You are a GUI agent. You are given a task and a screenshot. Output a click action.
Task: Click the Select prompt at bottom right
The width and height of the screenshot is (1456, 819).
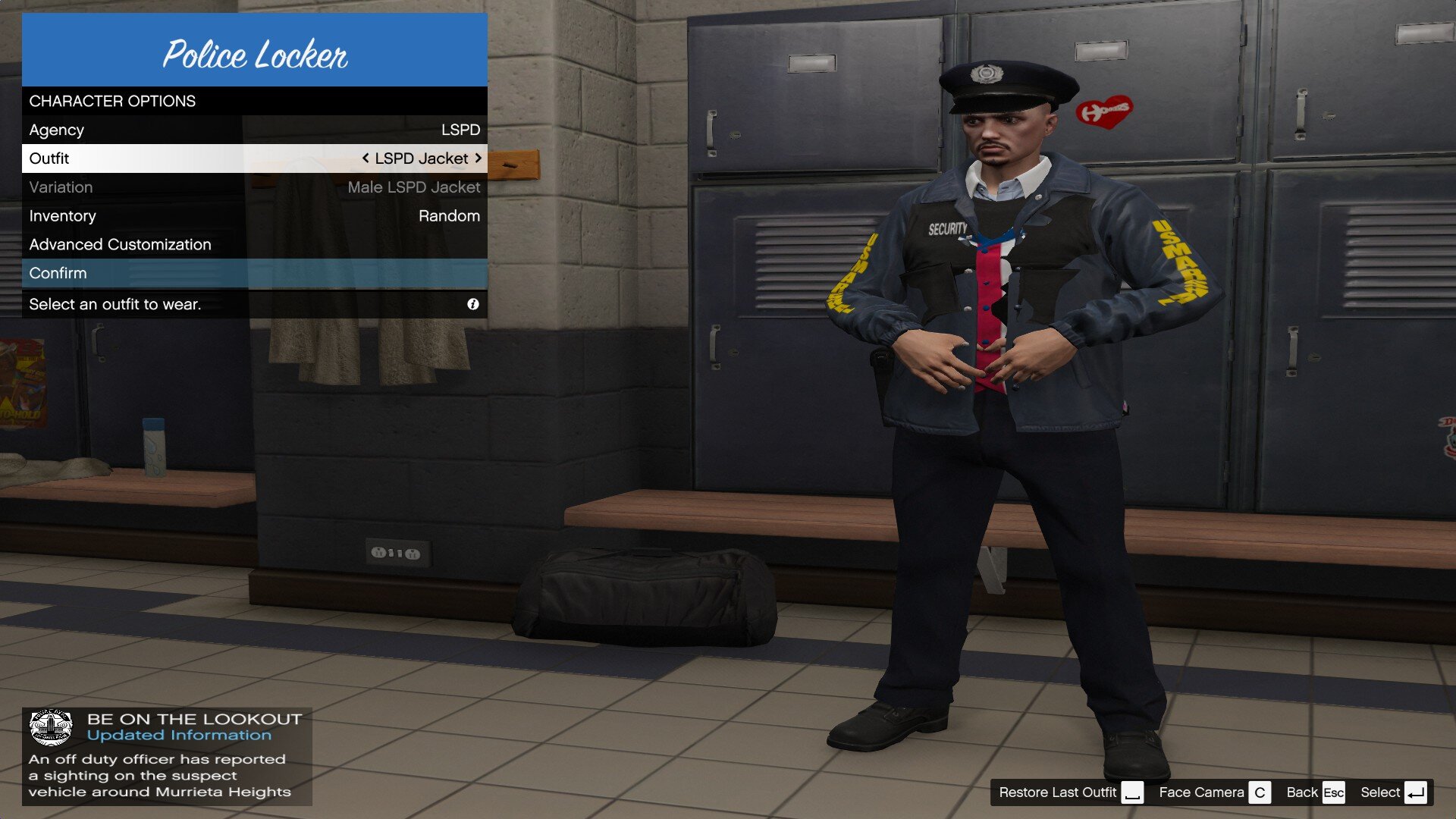(1393, 792)
